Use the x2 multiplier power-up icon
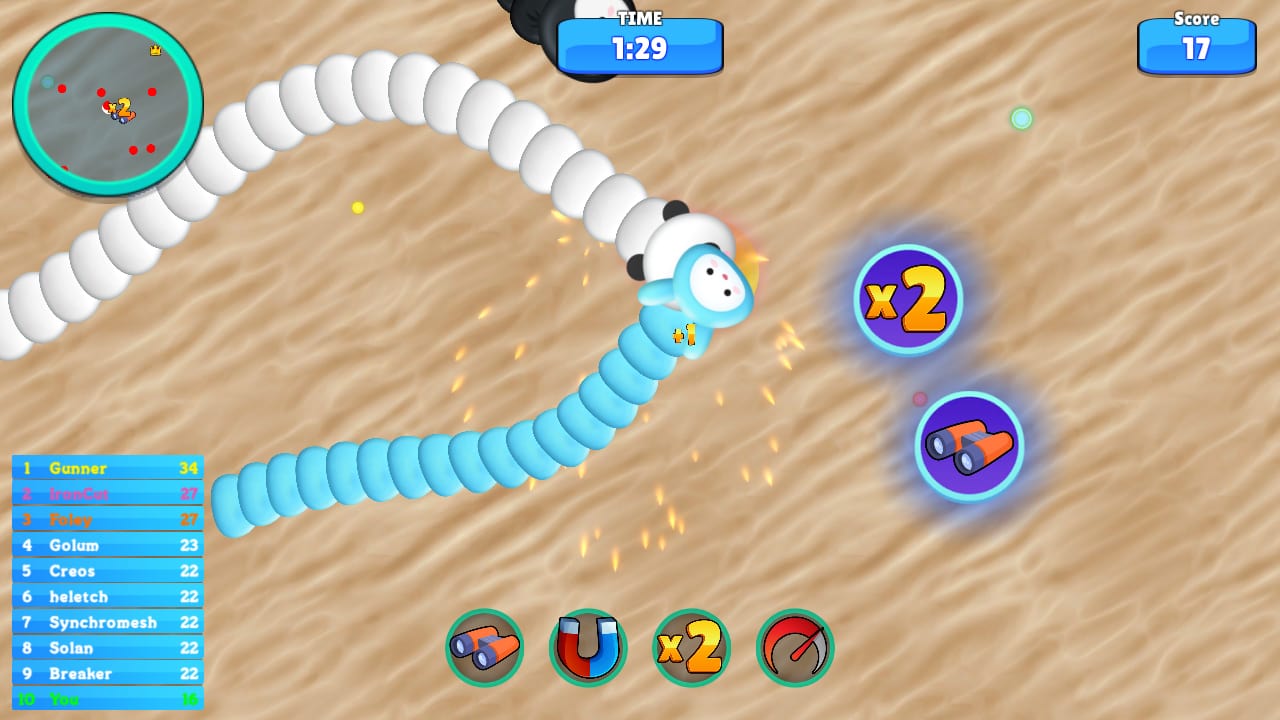This screenshot has height=720, width=1280. pos(691,648)
